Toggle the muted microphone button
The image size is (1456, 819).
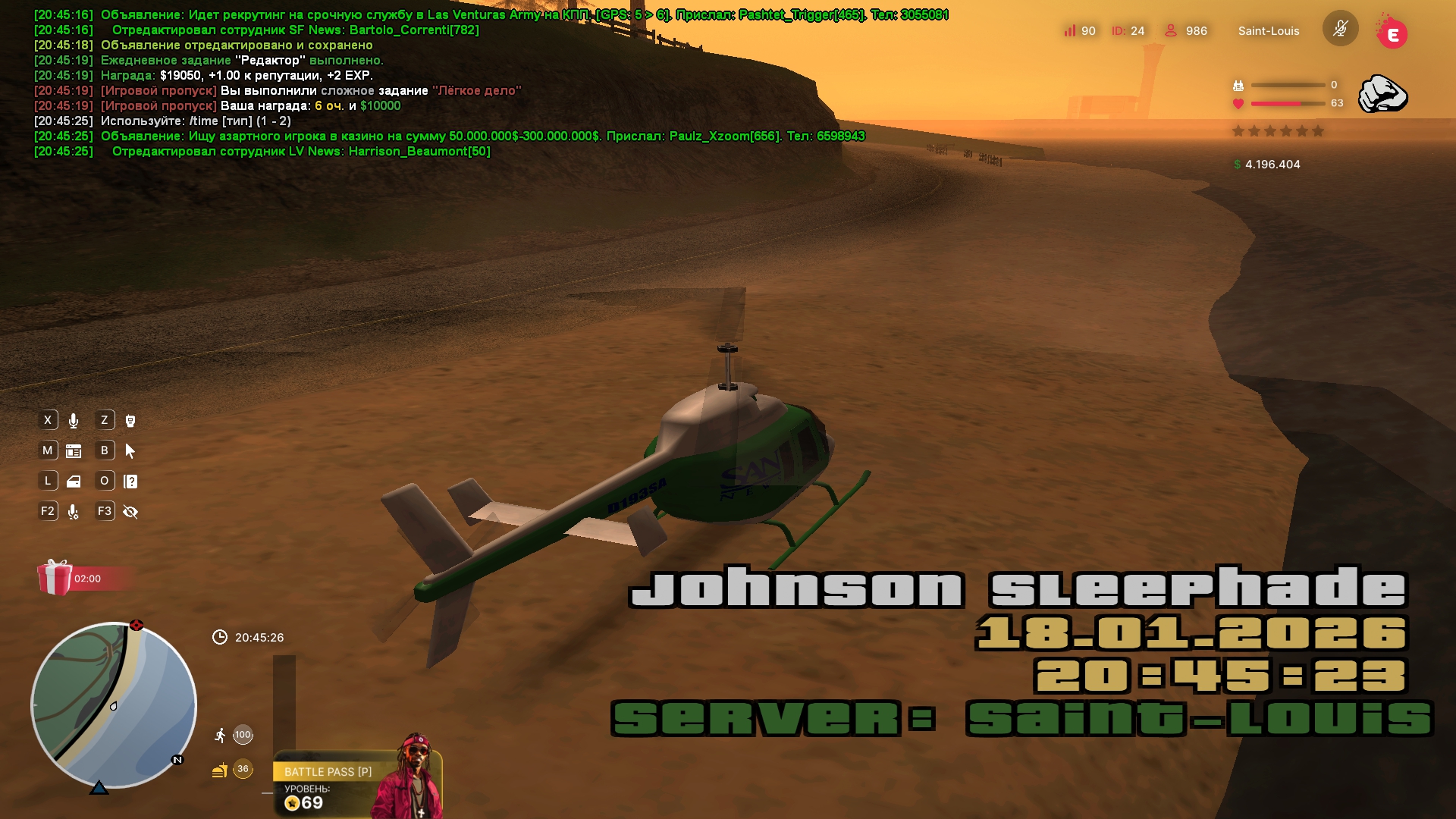[1340, 30]
